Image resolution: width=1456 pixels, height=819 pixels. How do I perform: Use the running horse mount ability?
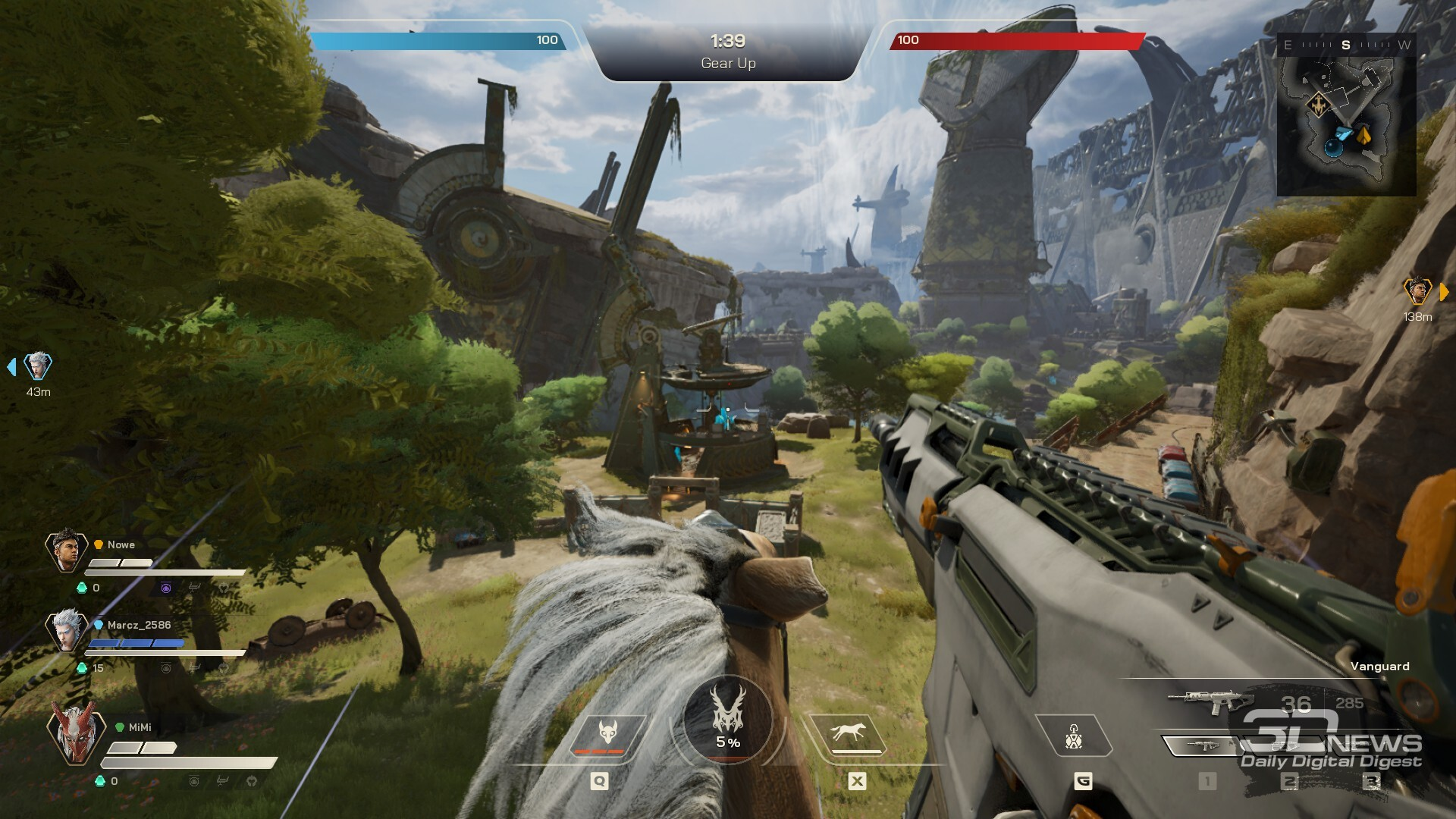coord(848,734)
